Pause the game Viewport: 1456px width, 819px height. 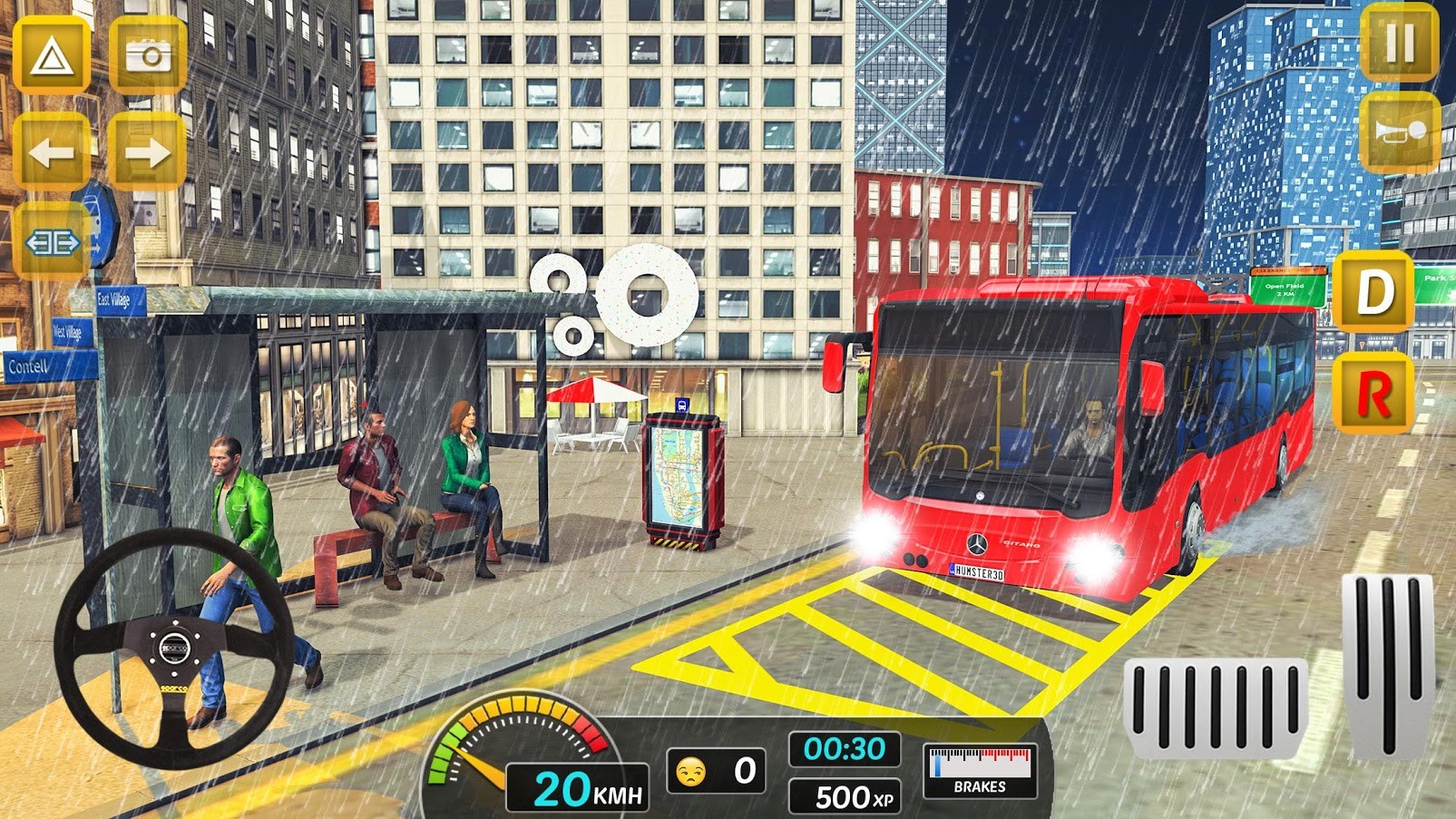coord(1399,43)
